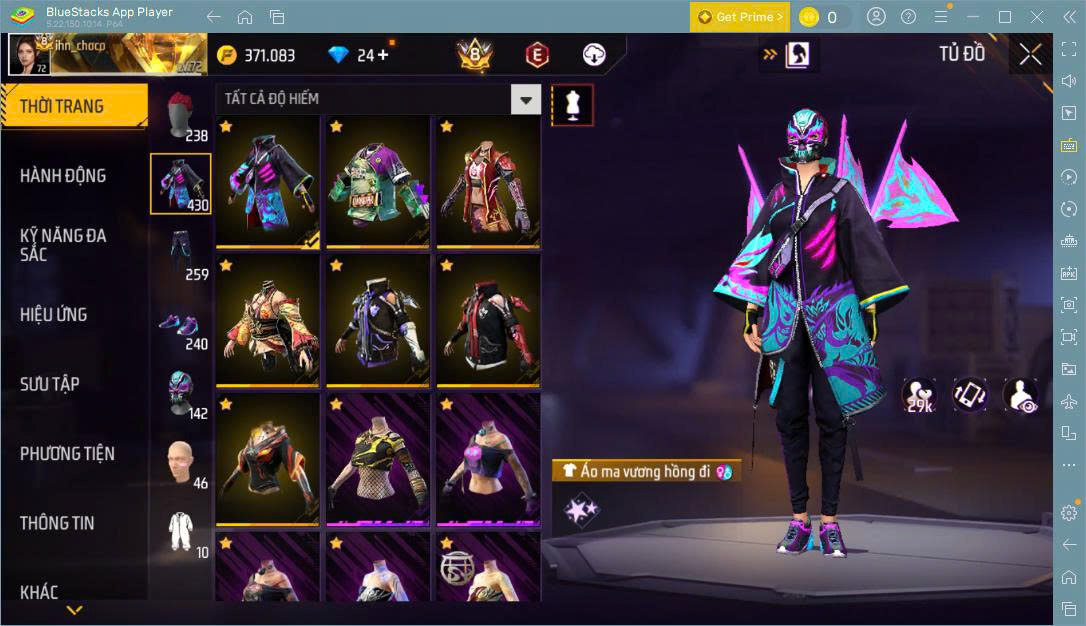The height and width of the screenshot is (626, 1086).
Task: Click the BlueStacks Get Prime button
Action: pos(739,17)
